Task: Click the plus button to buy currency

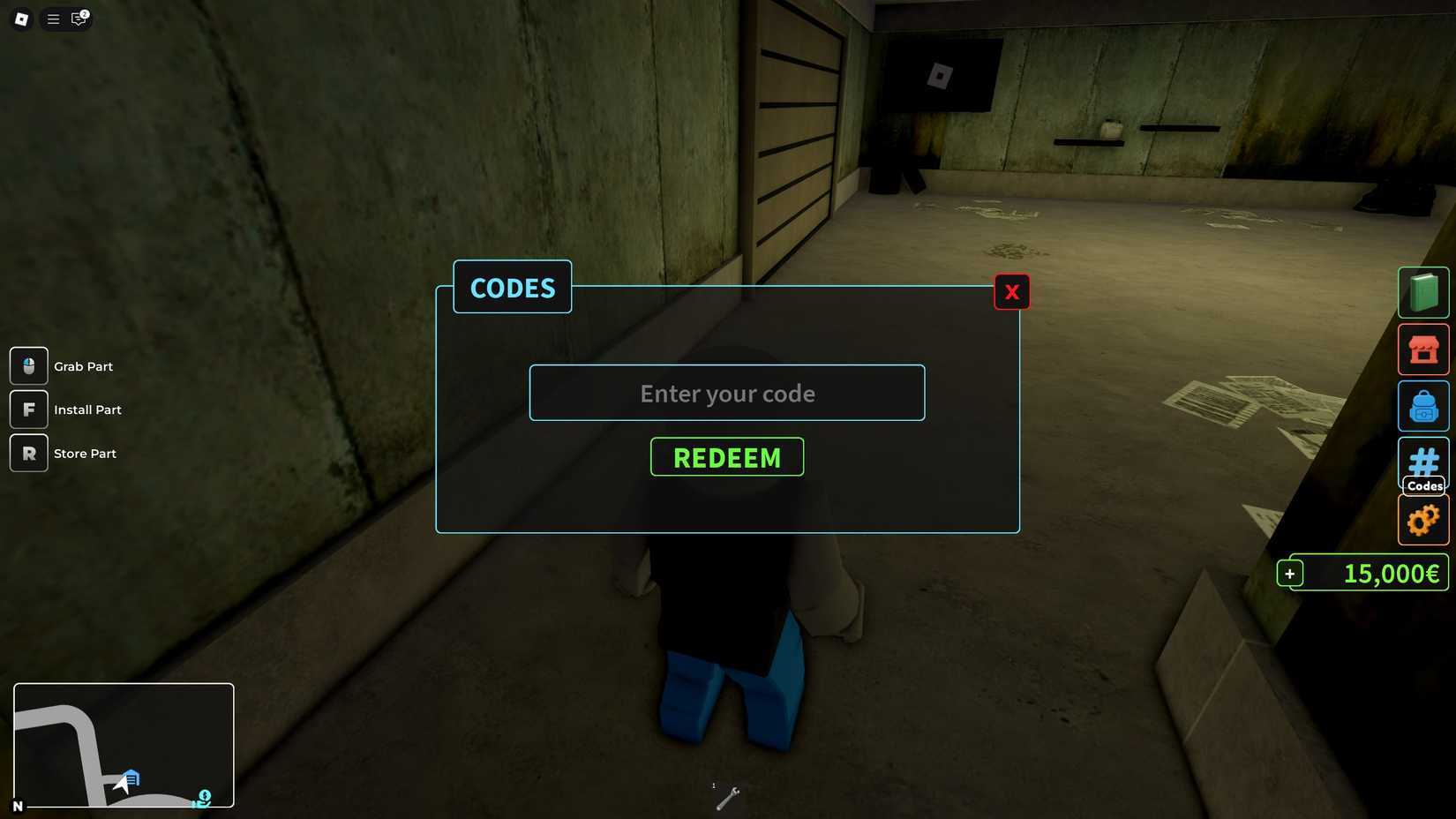Action: (x=1290, y=573)
